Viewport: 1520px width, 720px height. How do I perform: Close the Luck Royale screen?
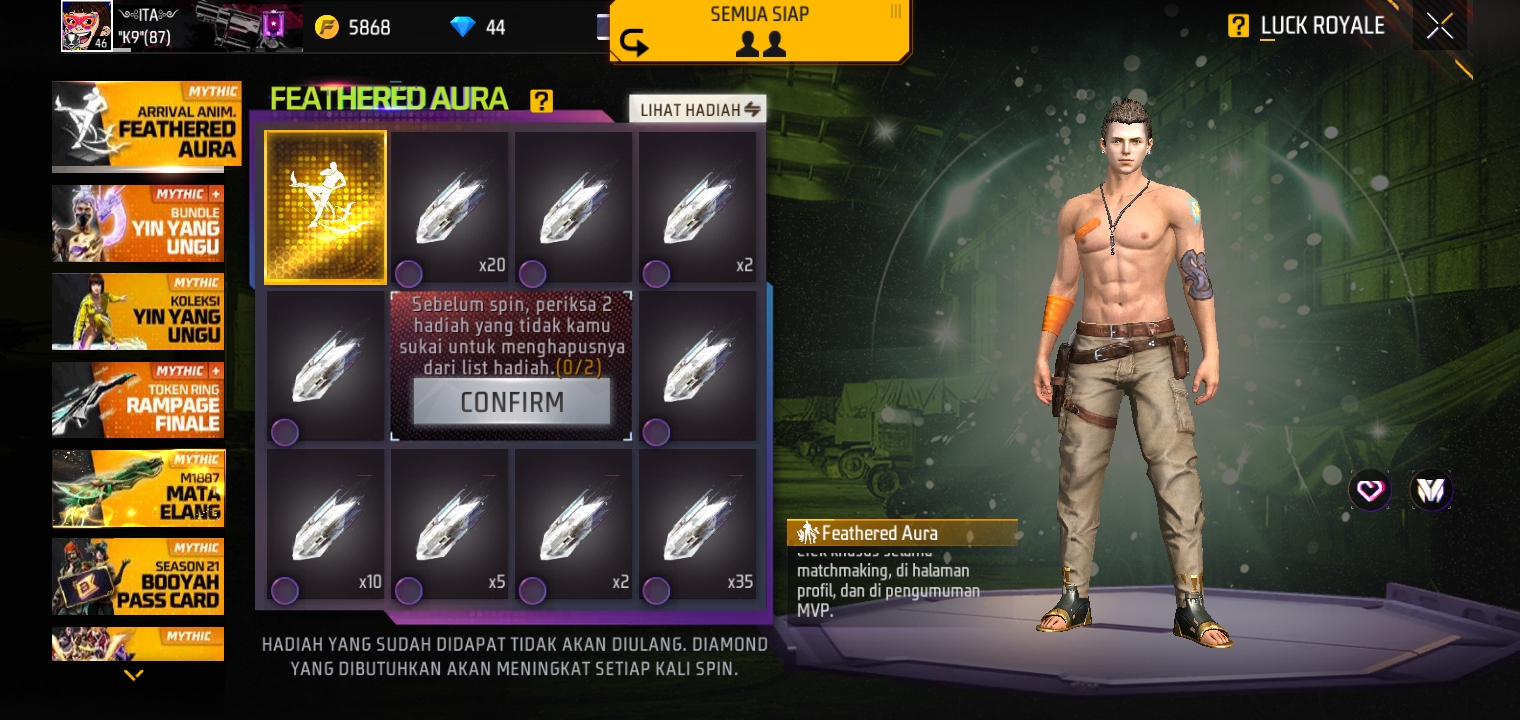pos(1439,26)
